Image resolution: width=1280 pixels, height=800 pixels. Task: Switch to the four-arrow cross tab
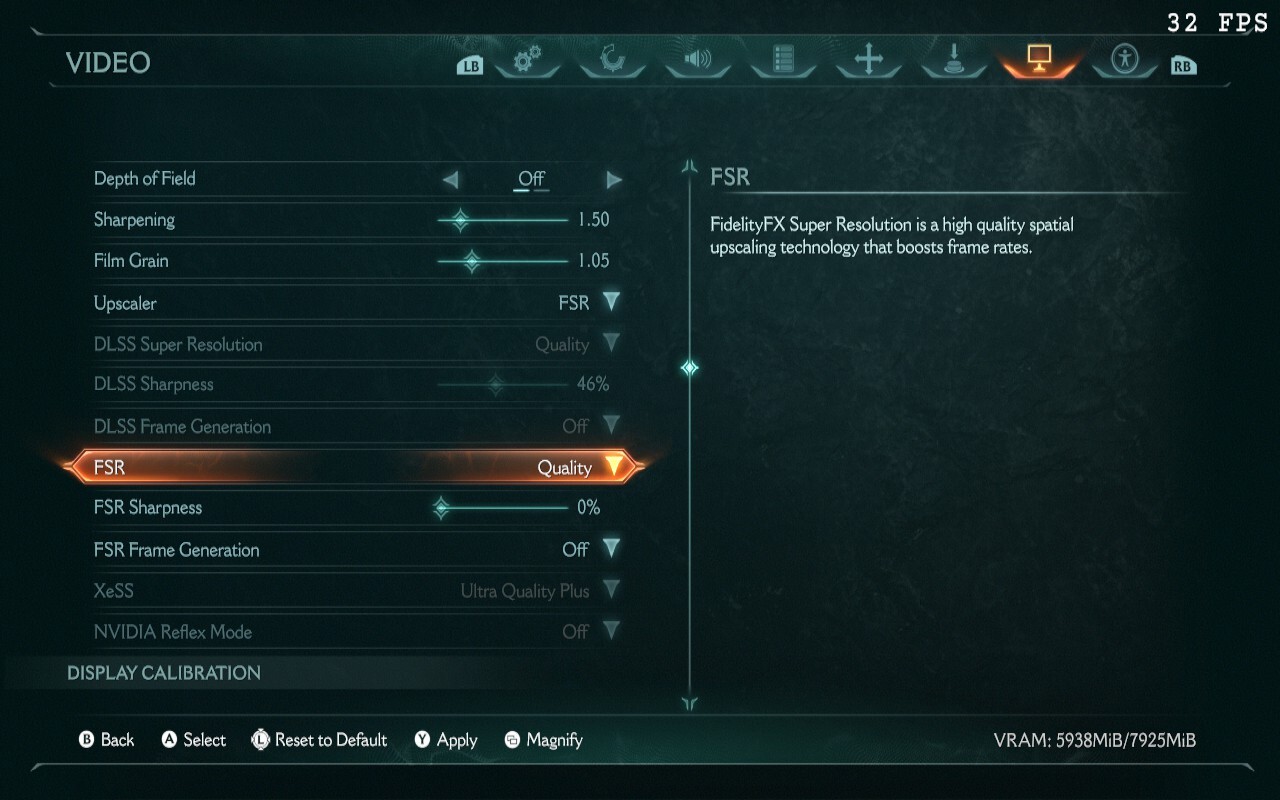coord(868,60)
